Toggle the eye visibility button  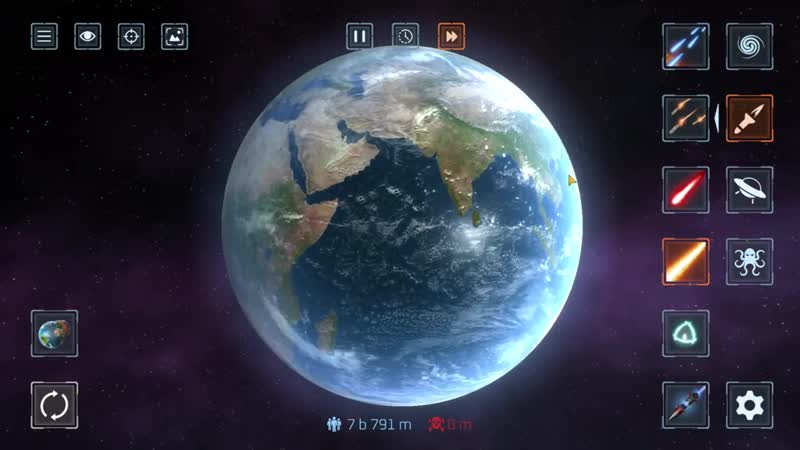pyautogui.click(x=88, y=37)
